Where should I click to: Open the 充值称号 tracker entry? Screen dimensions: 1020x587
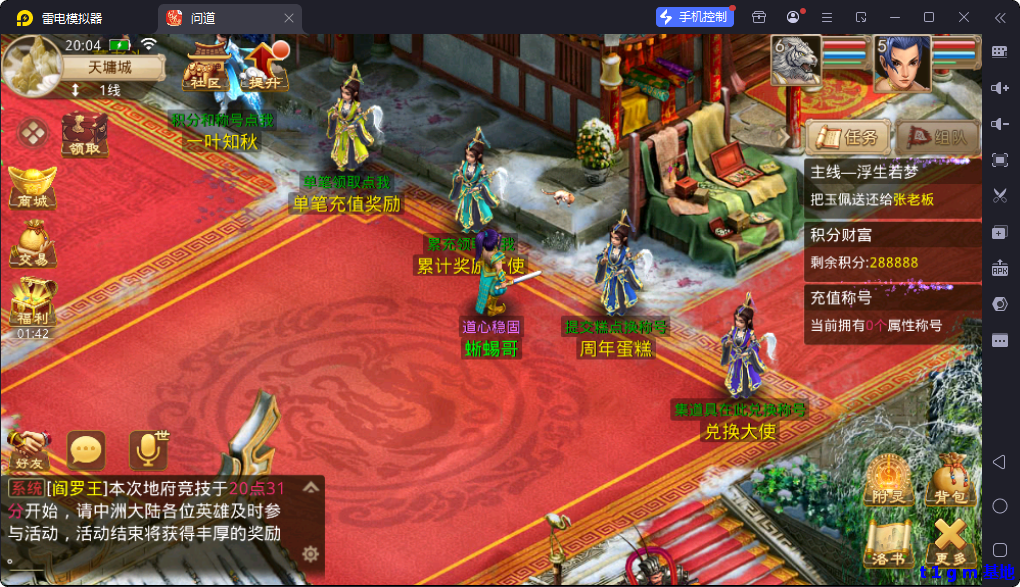[x=892, y=311]
